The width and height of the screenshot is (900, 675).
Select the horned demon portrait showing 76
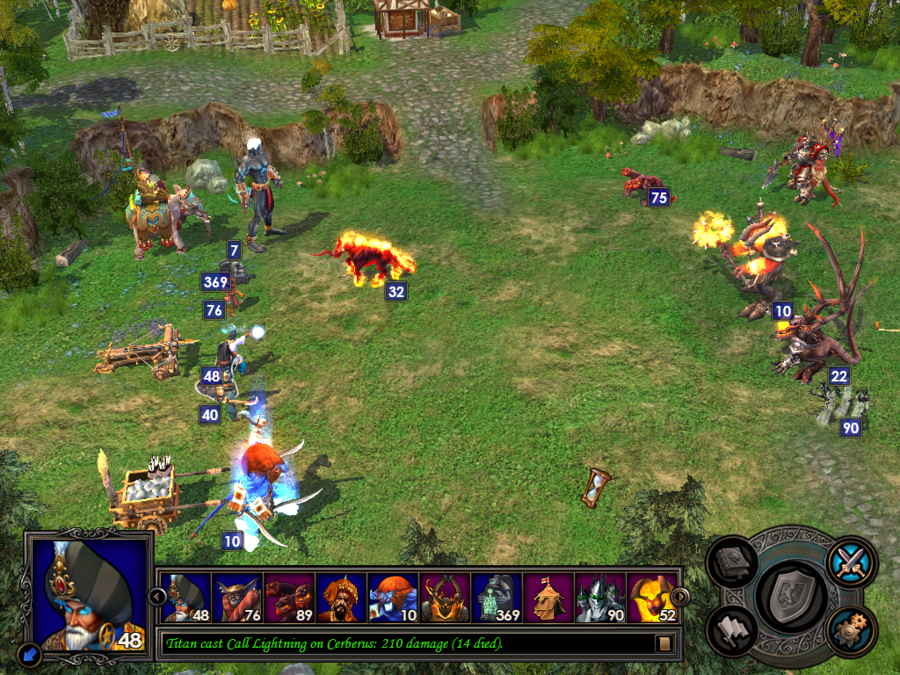coord(238,597)
